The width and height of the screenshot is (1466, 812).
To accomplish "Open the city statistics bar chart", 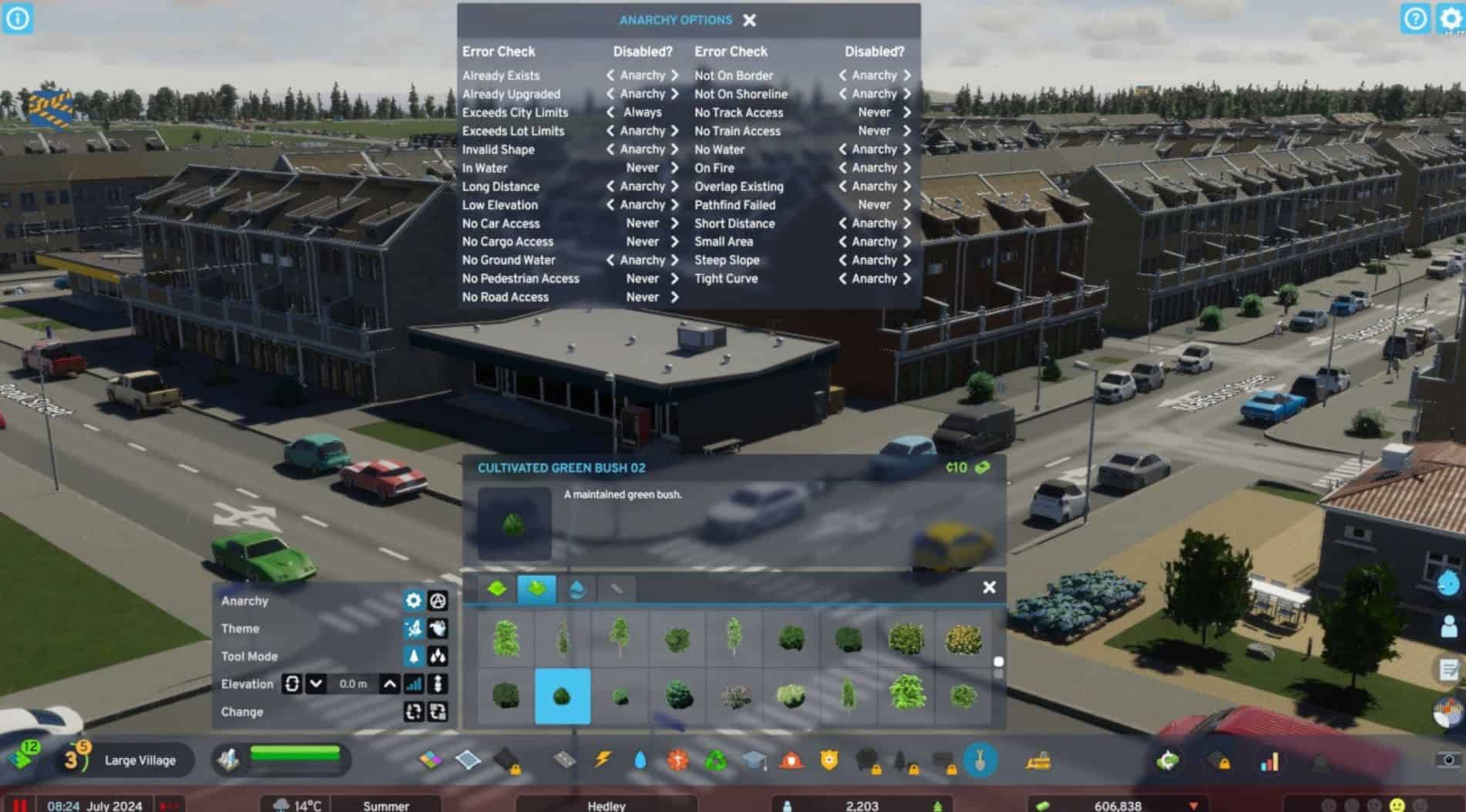I will coord(1269,762).
